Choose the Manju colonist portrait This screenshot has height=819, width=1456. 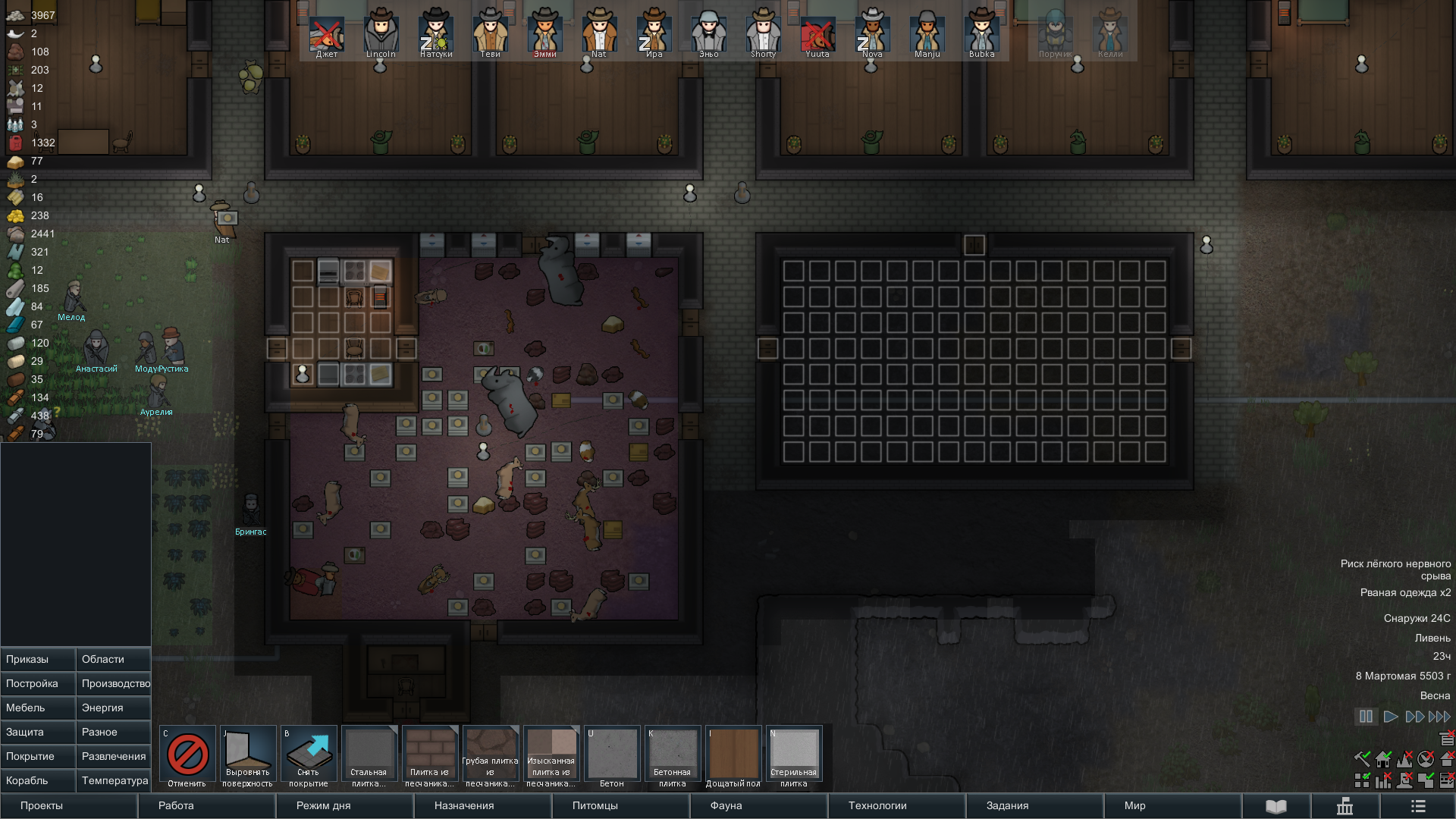click(927, 36)
